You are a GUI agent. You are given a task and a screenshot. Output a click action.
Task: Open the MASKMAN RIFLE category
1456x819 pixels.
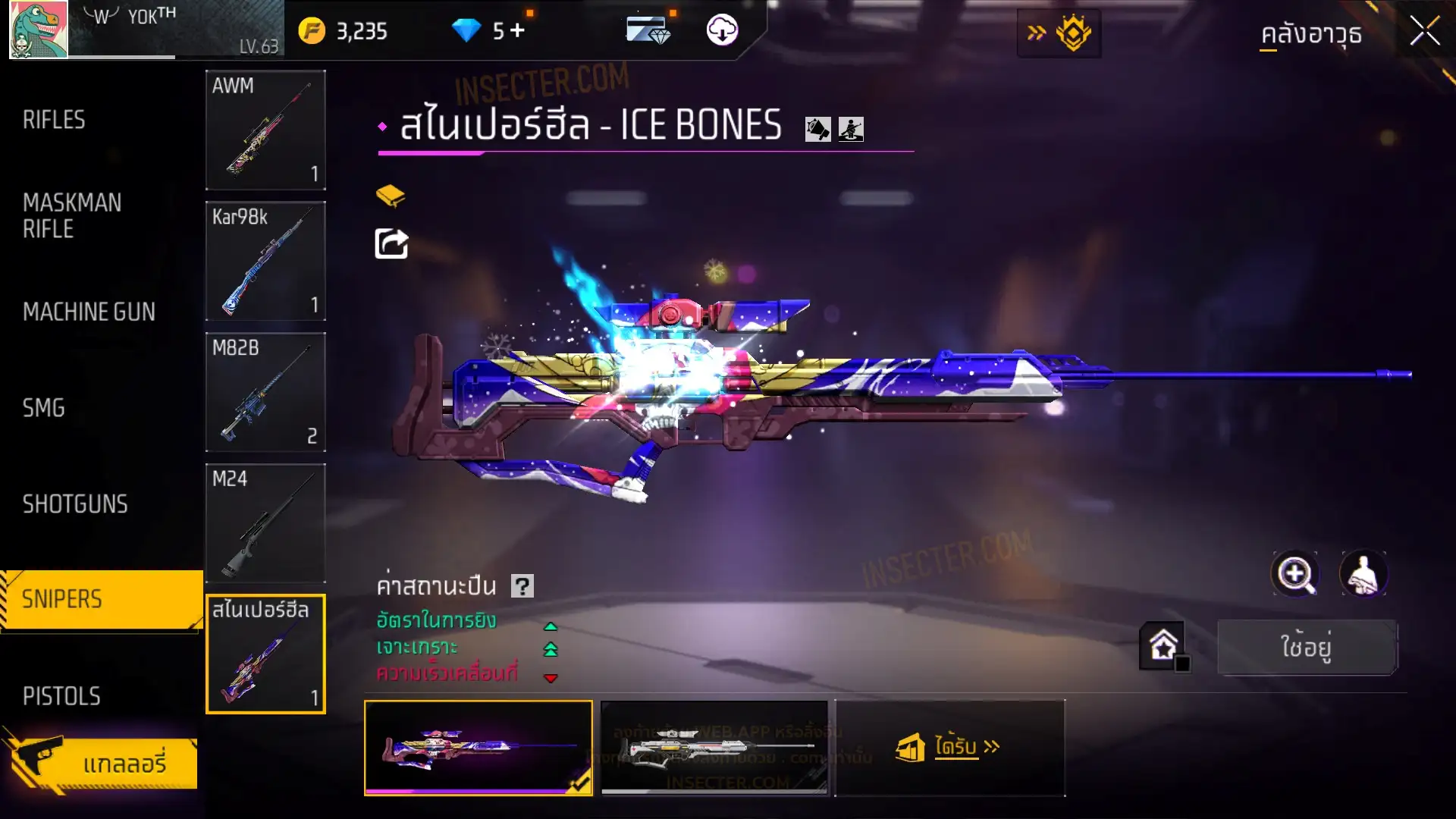point(72,215)
